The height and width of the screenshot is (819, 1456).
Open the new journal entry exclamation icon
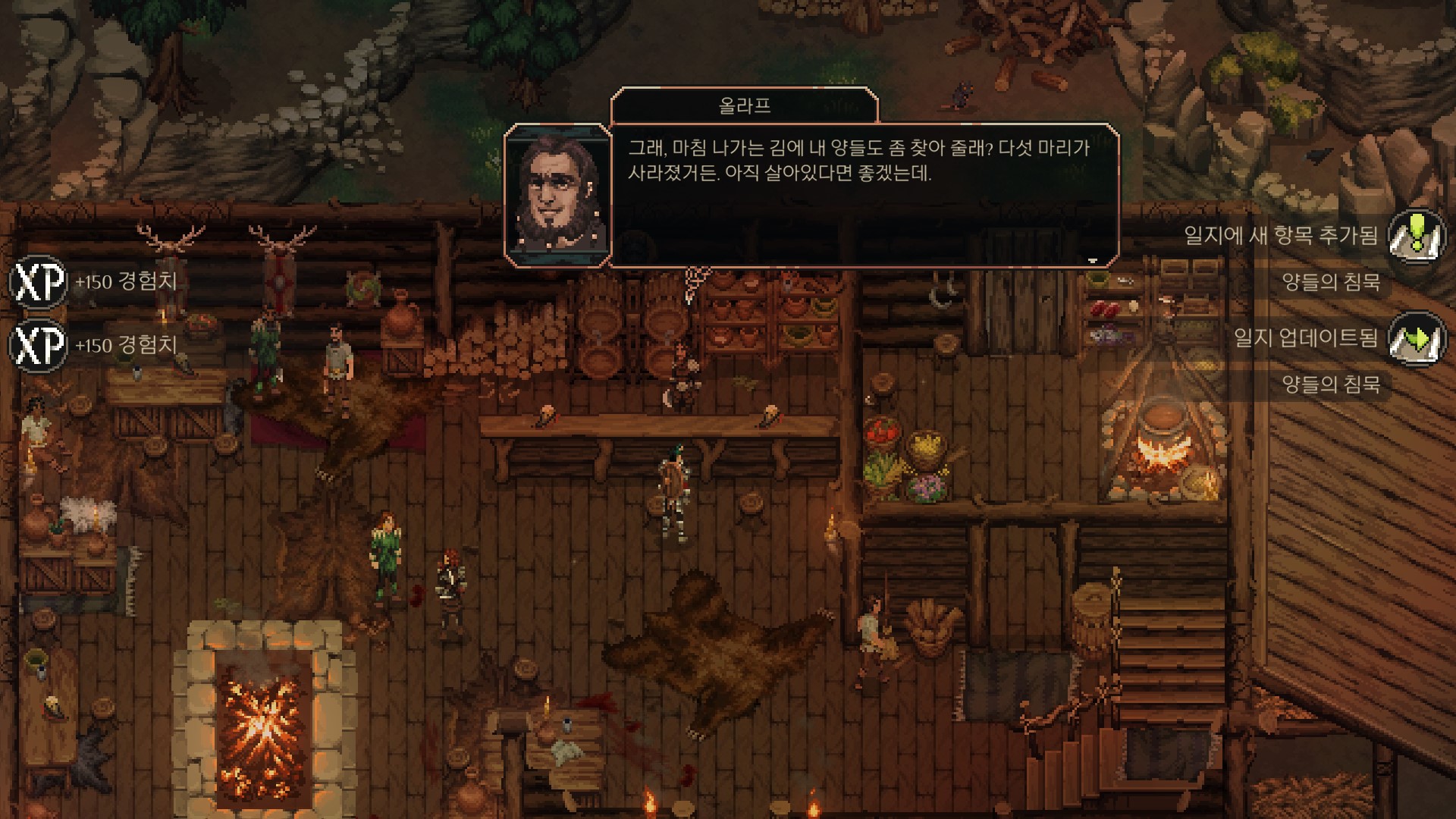(x=1416, y=235)
